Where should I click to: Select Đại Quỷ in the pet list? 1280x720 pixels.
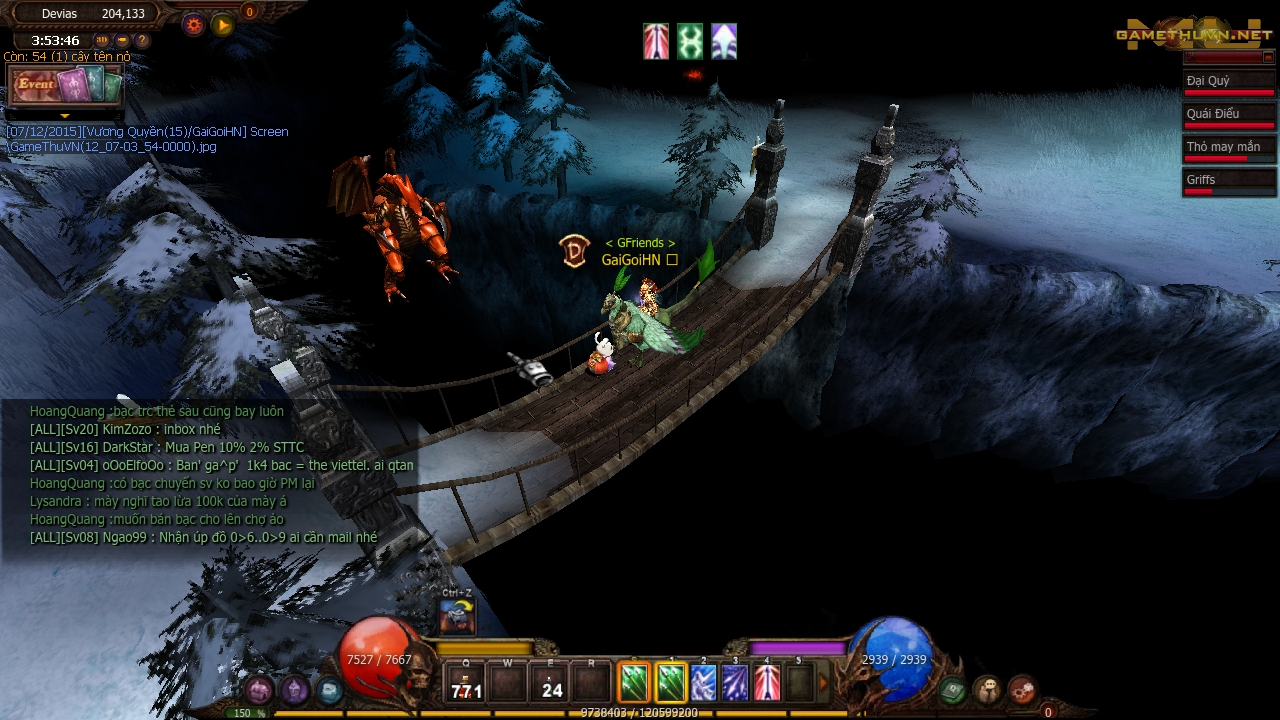point(1228,82)
